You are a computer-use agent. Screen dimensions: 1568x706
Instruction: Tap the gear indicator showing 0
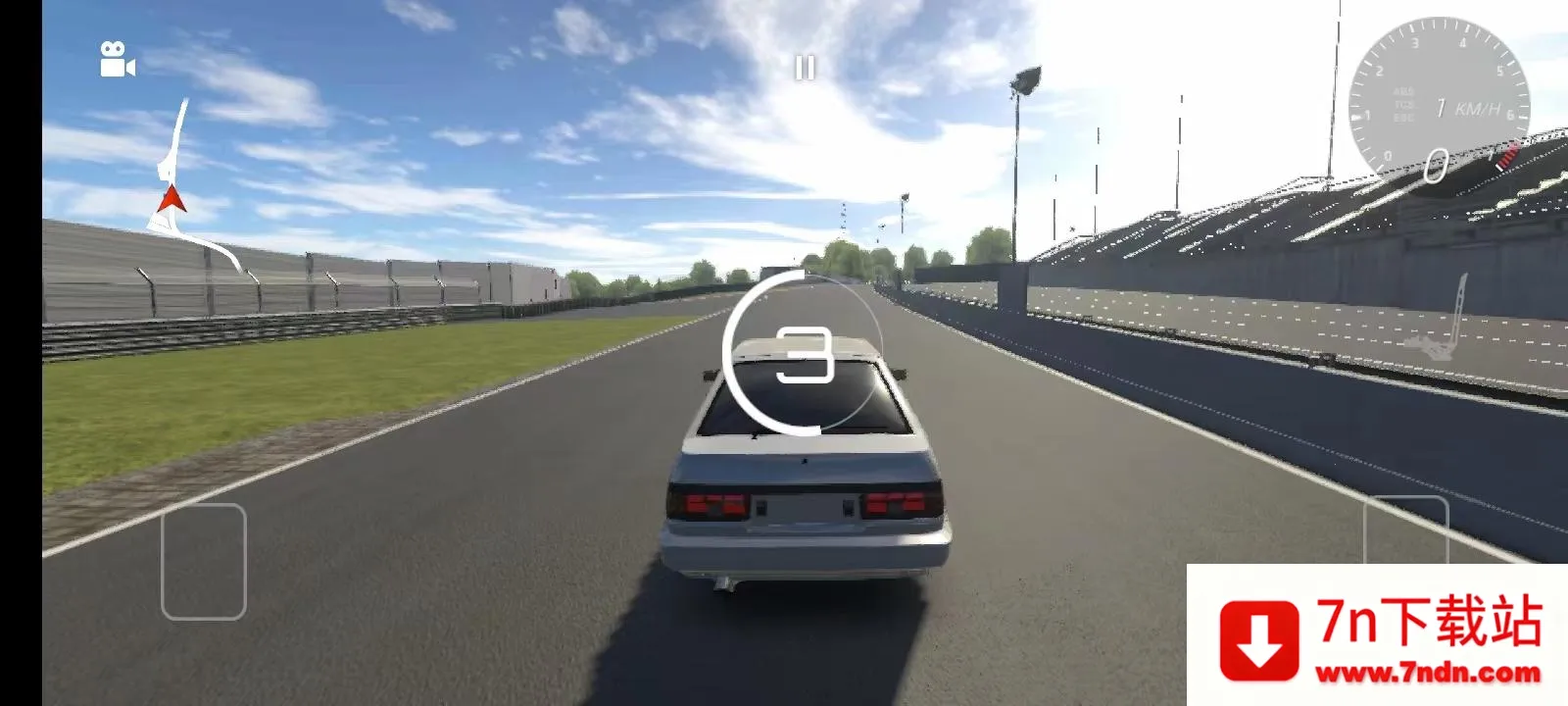[x=1436, y=164]
